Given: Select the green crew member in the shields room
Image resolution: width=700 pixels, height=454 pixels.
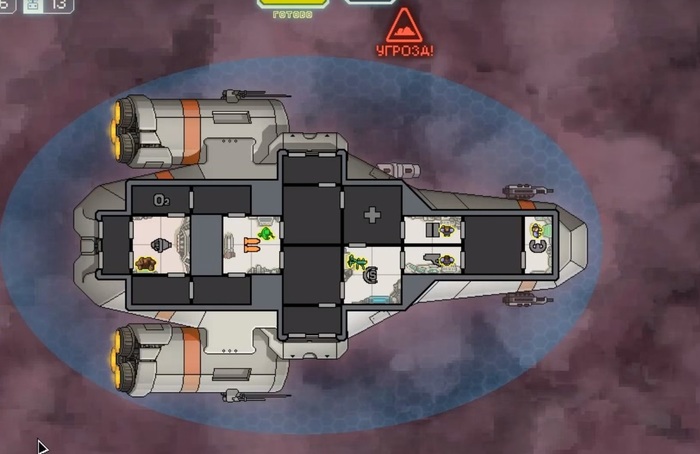Looking at the screenshot, I should (x=357, y=263).
